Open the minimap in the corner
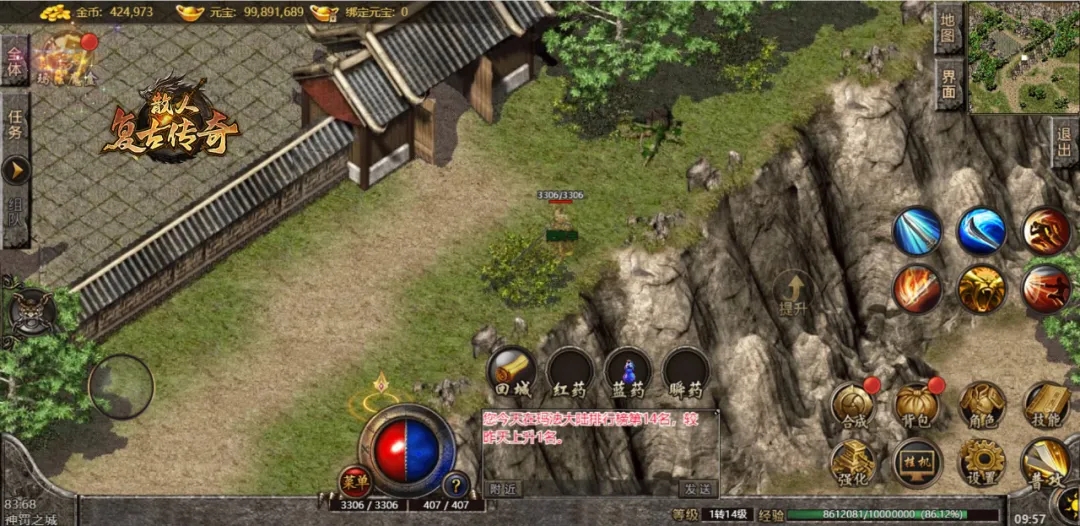Screen dimensions: 1080x526 [x=1023, y=57]
